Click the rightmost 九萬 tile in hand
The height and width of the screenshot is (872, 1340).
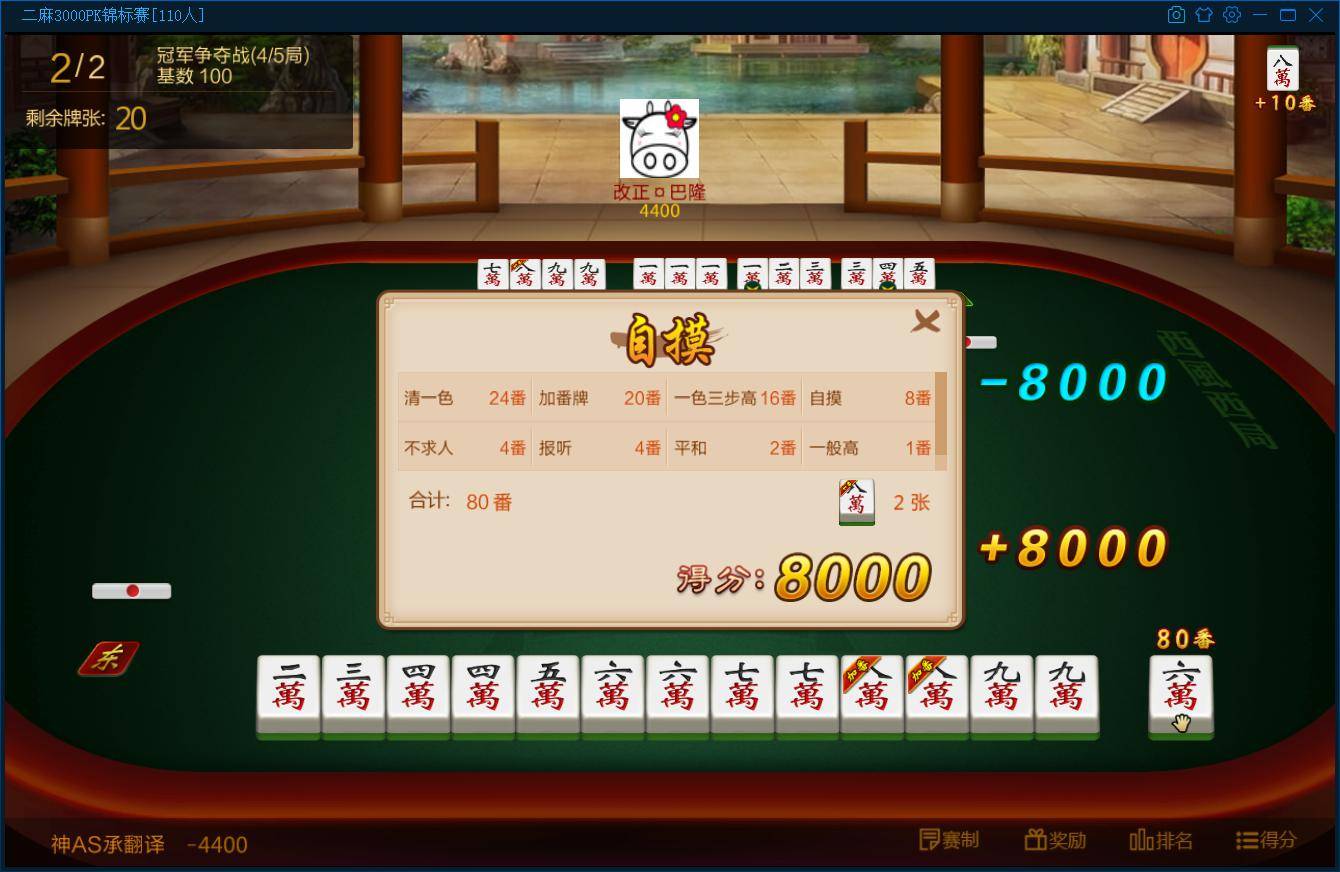coord(1067,695)
